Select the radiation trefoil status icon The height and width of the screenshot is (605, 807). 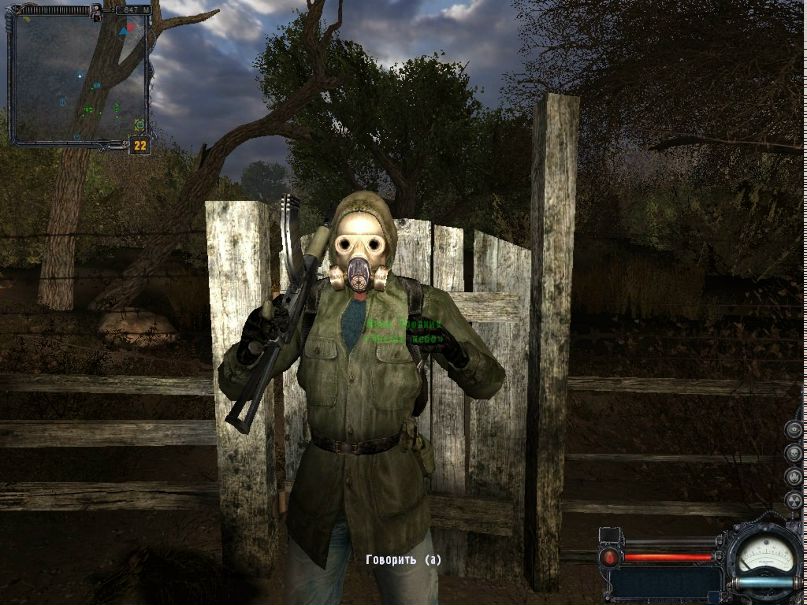[793, 501]
